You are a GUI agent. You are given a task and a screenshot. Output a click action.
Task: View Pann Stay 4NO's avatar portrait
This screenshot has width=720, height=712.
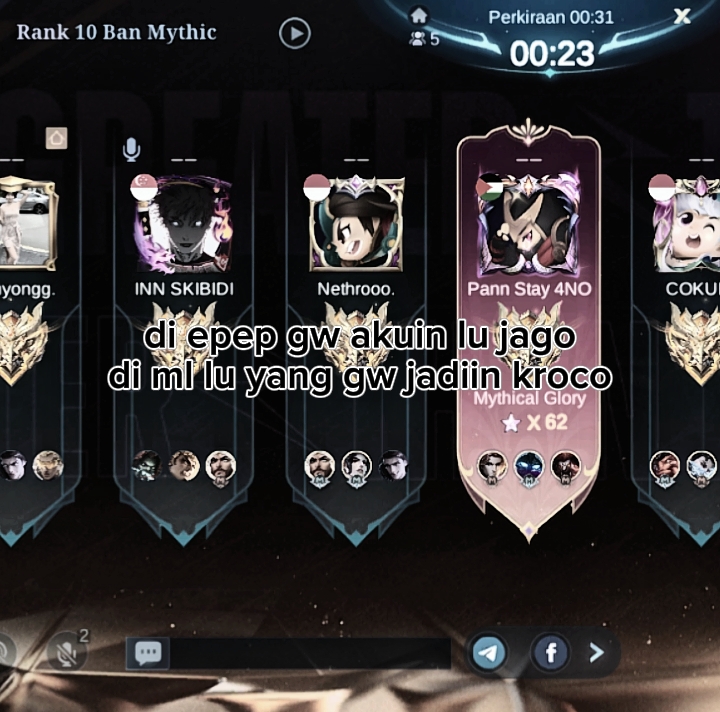point(529,224)
